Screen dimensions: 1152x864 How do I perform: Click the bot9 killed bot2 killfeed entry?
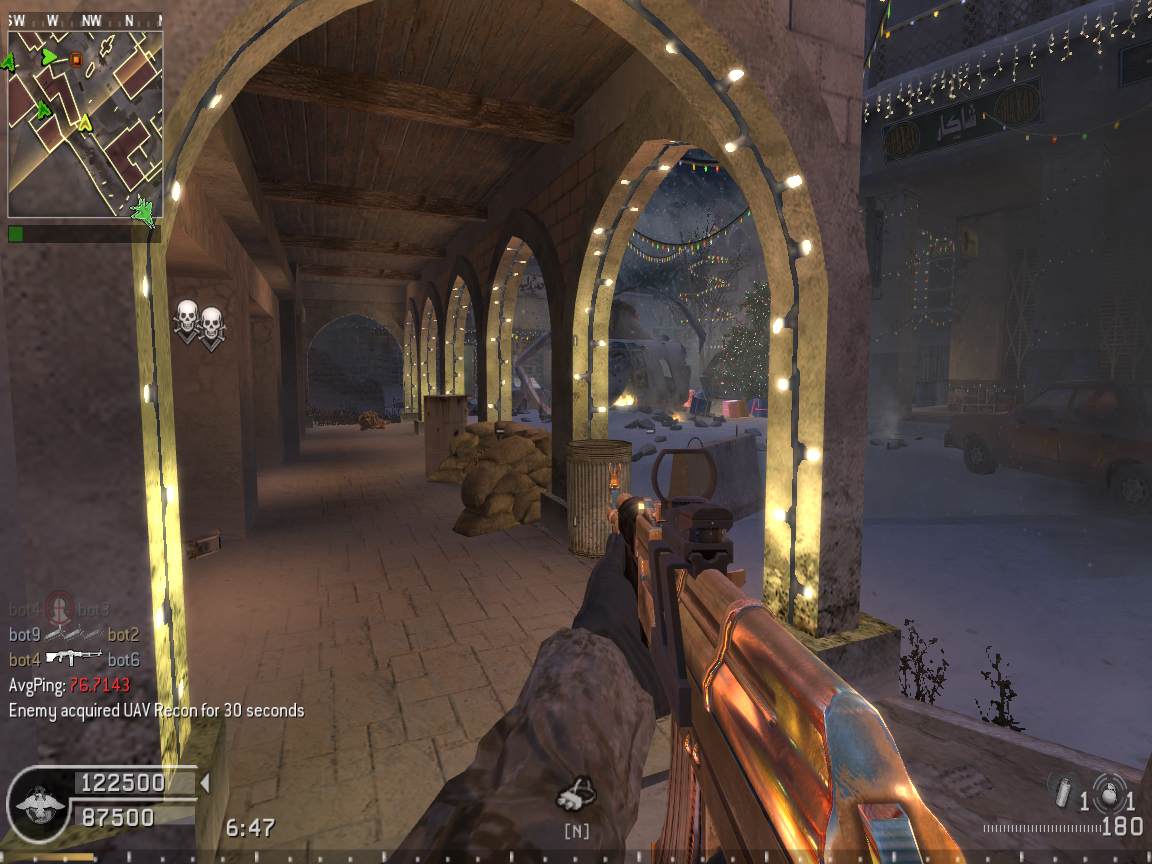point(74,634)
